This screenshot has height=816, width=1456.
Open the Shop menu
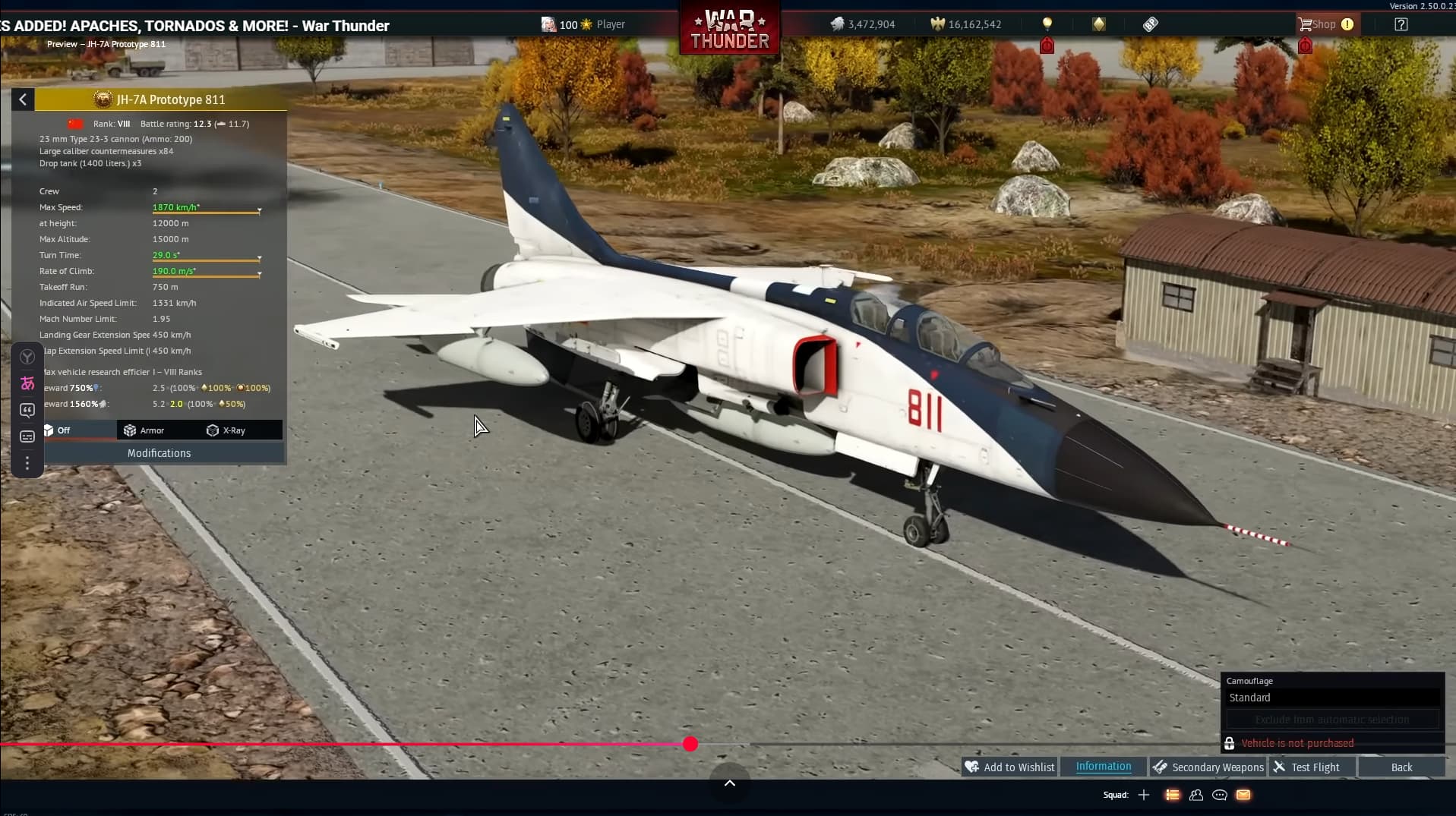pyautogui.click(x=1318, y=24)
